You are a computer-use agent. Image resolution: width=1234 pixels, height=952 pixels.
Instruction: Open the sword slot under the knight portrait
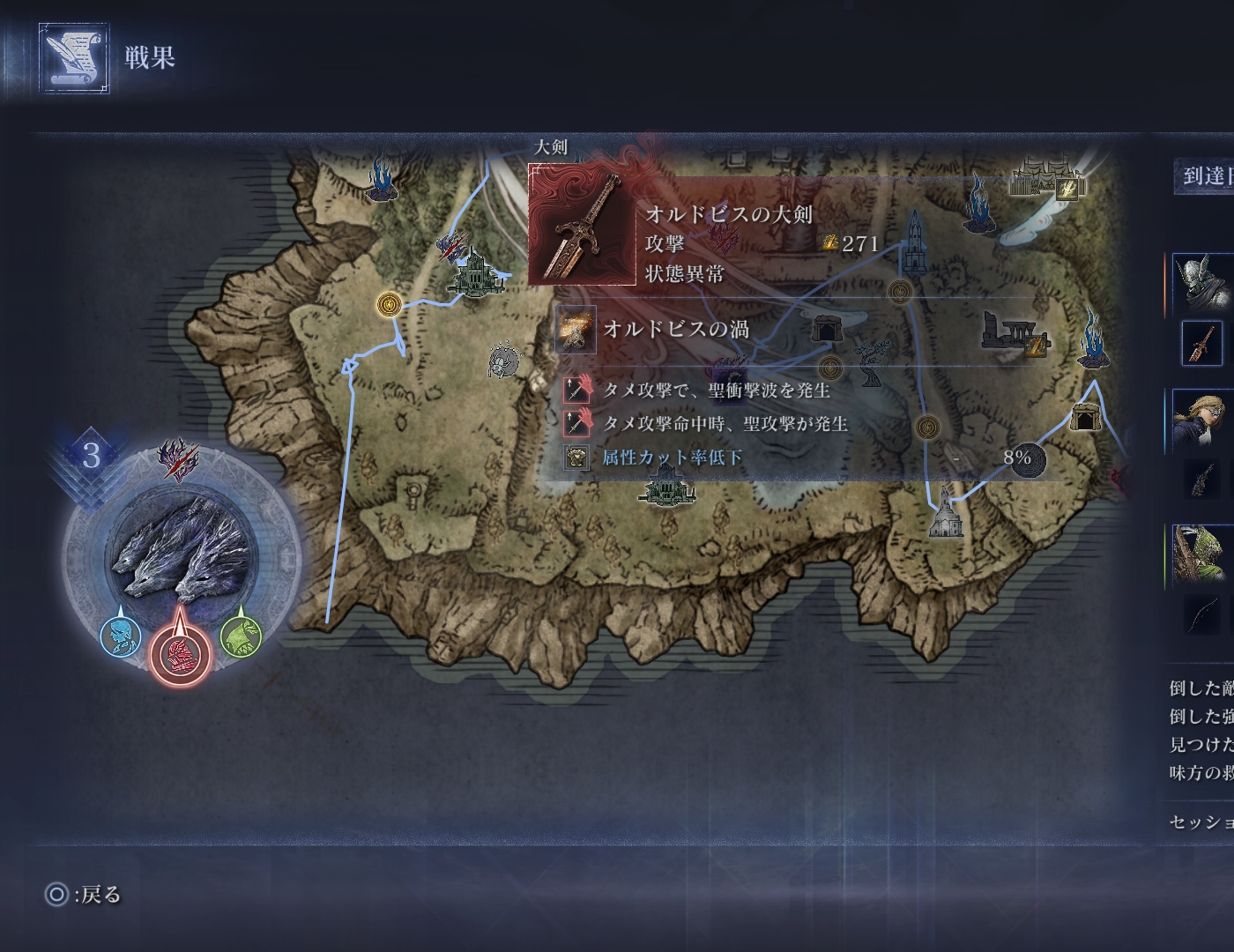[1202, 342]
